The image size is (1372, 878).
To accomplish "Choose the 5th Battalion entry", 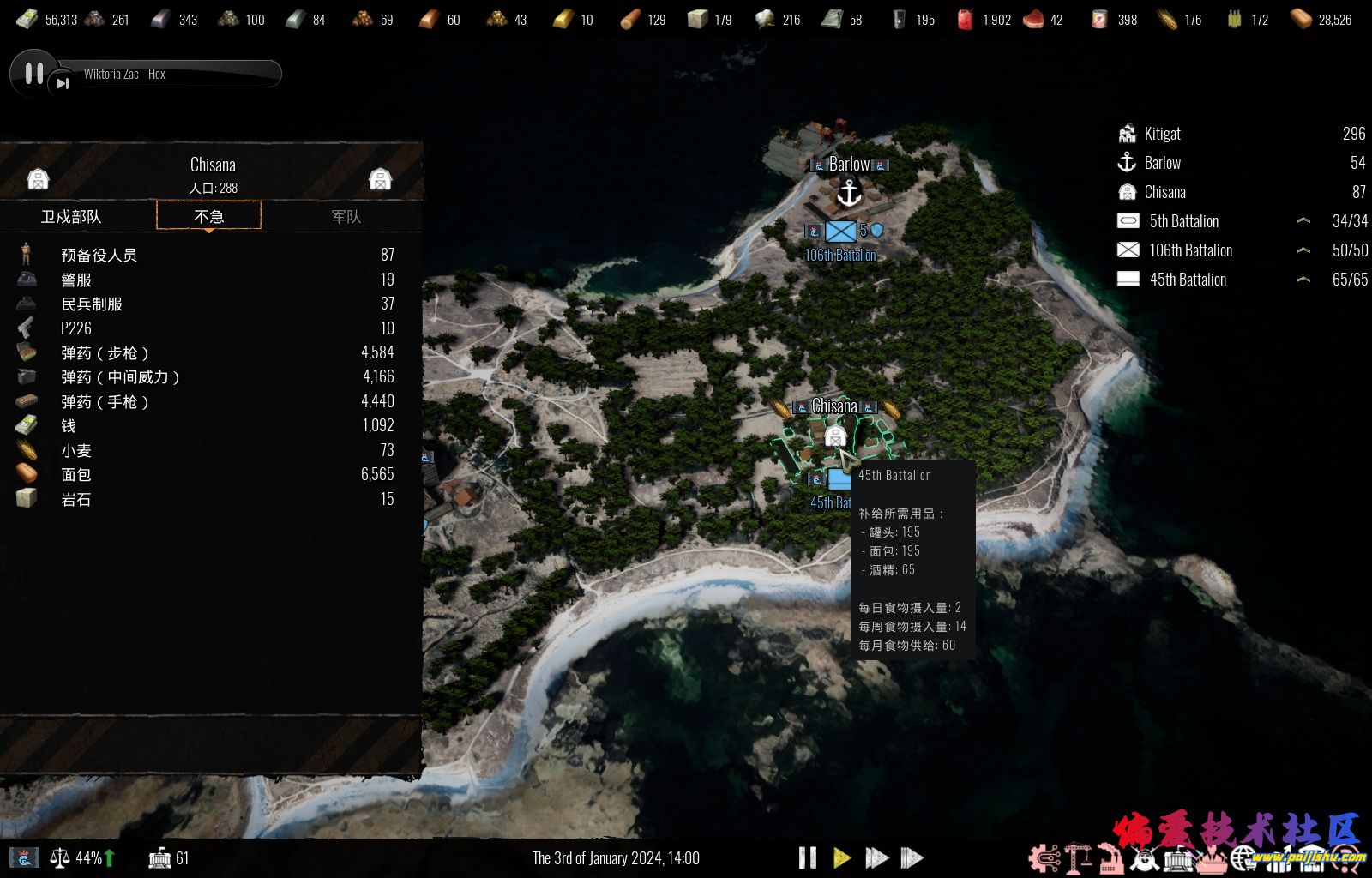I will tap(1183, 221).
